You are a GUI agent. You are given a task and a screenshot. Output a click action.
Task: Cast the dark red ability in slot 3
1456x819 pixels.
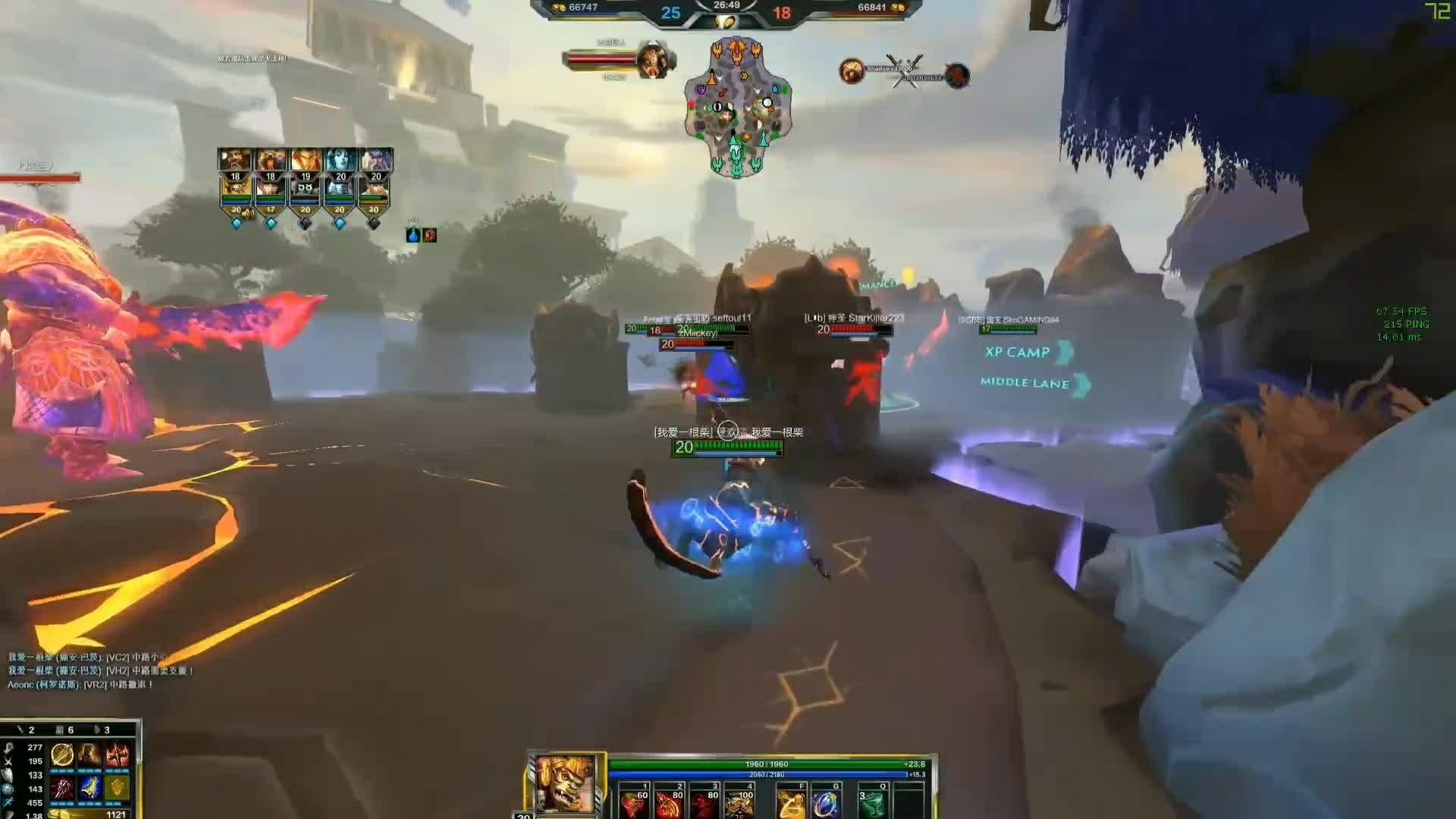704,802
